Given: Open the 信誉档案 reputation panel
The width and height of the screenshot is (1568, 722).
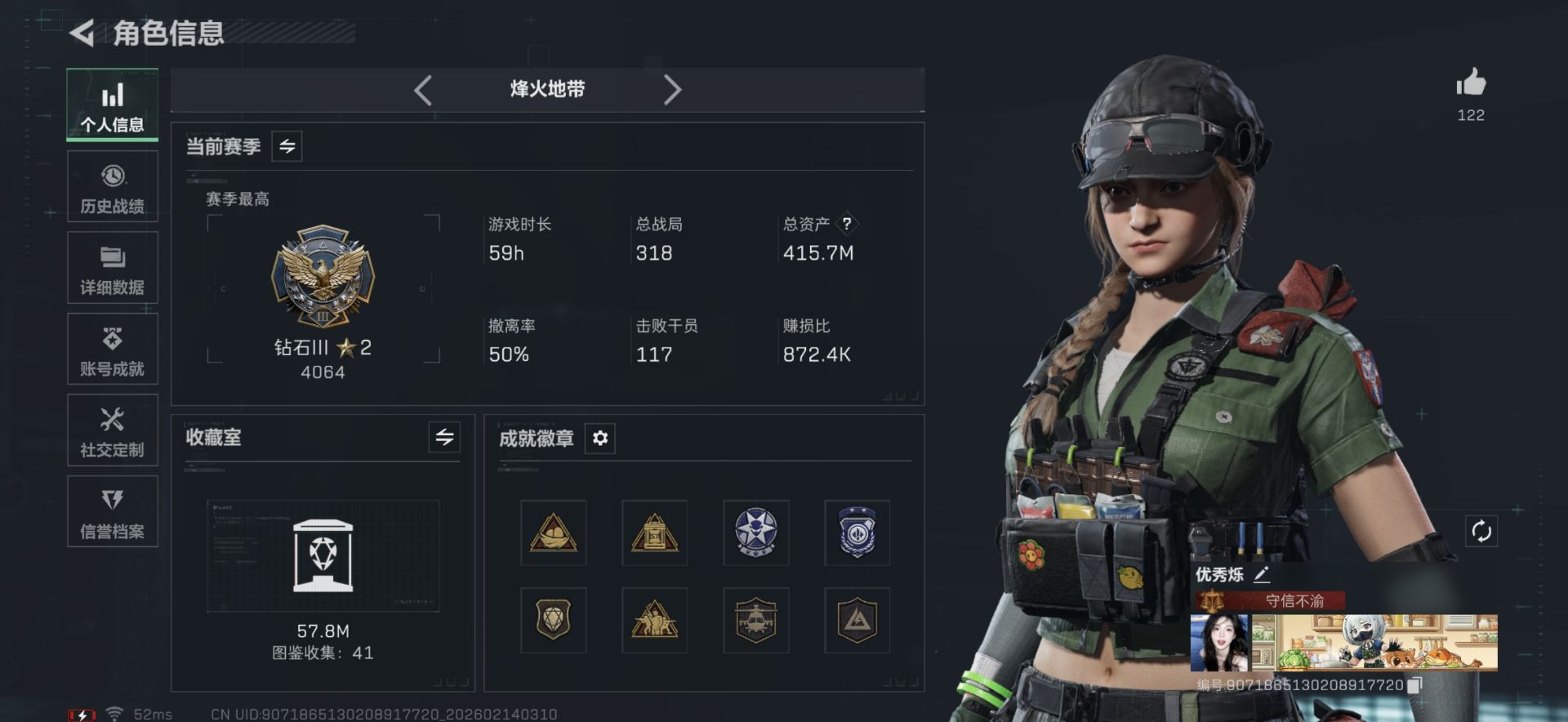Looking at the screenshot, I should tap(113, 511).
